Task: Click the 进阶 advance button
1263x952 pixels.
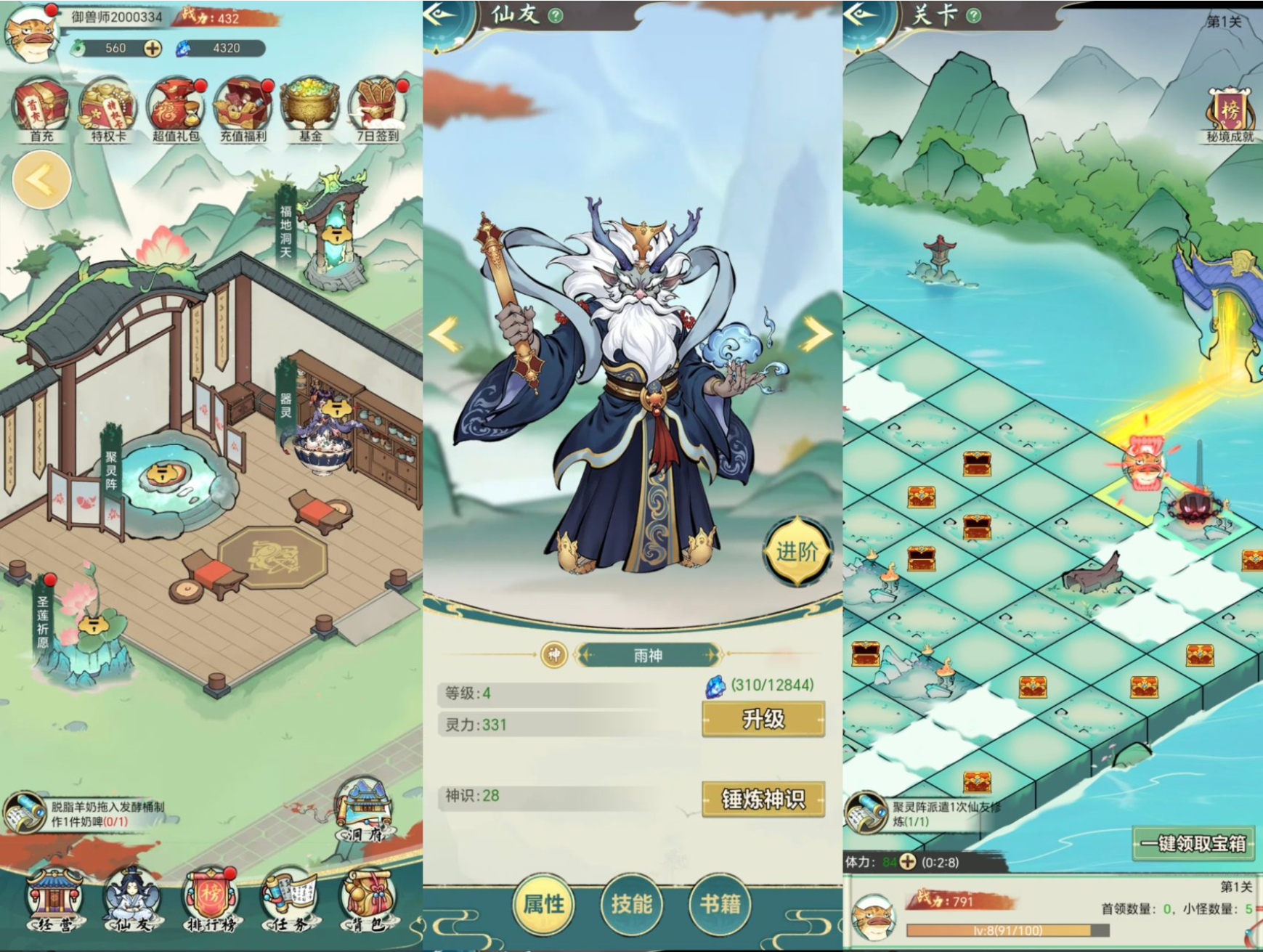Action: pos(797,552)
